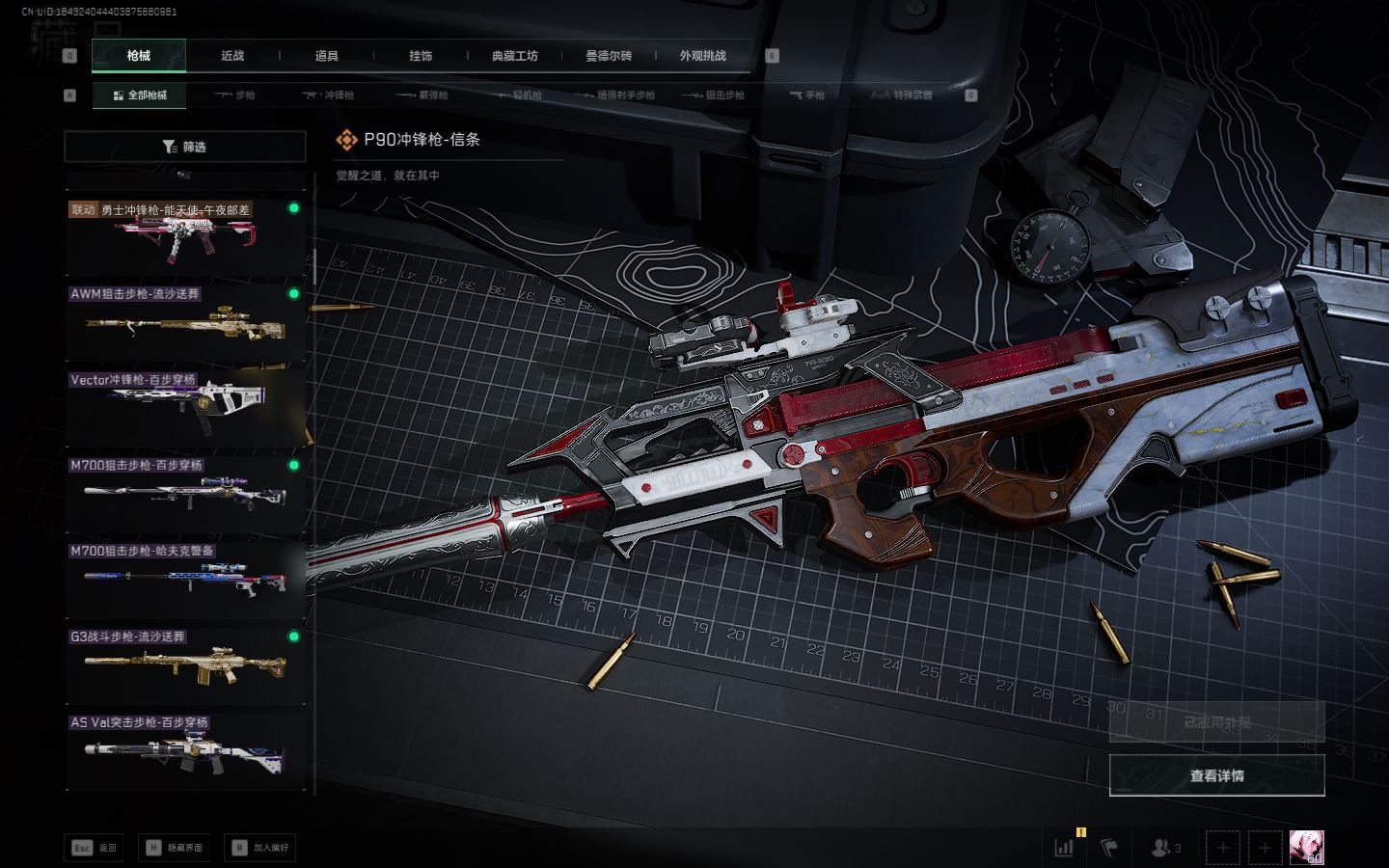This screenshot has height=868, width=1389.
Task: Select the 道具 items tab
Action: (x=326, y=56)
